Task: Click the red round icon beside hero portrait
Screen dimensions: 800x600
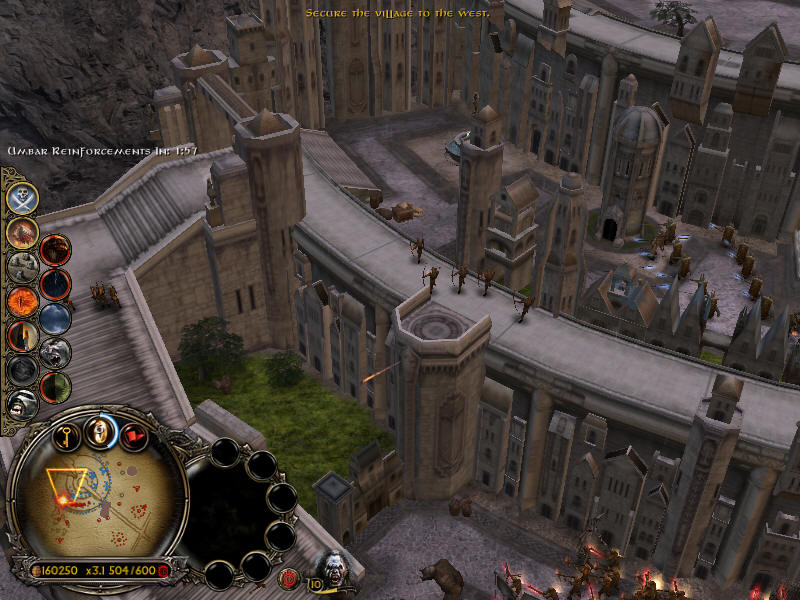Action: (289, 577)
